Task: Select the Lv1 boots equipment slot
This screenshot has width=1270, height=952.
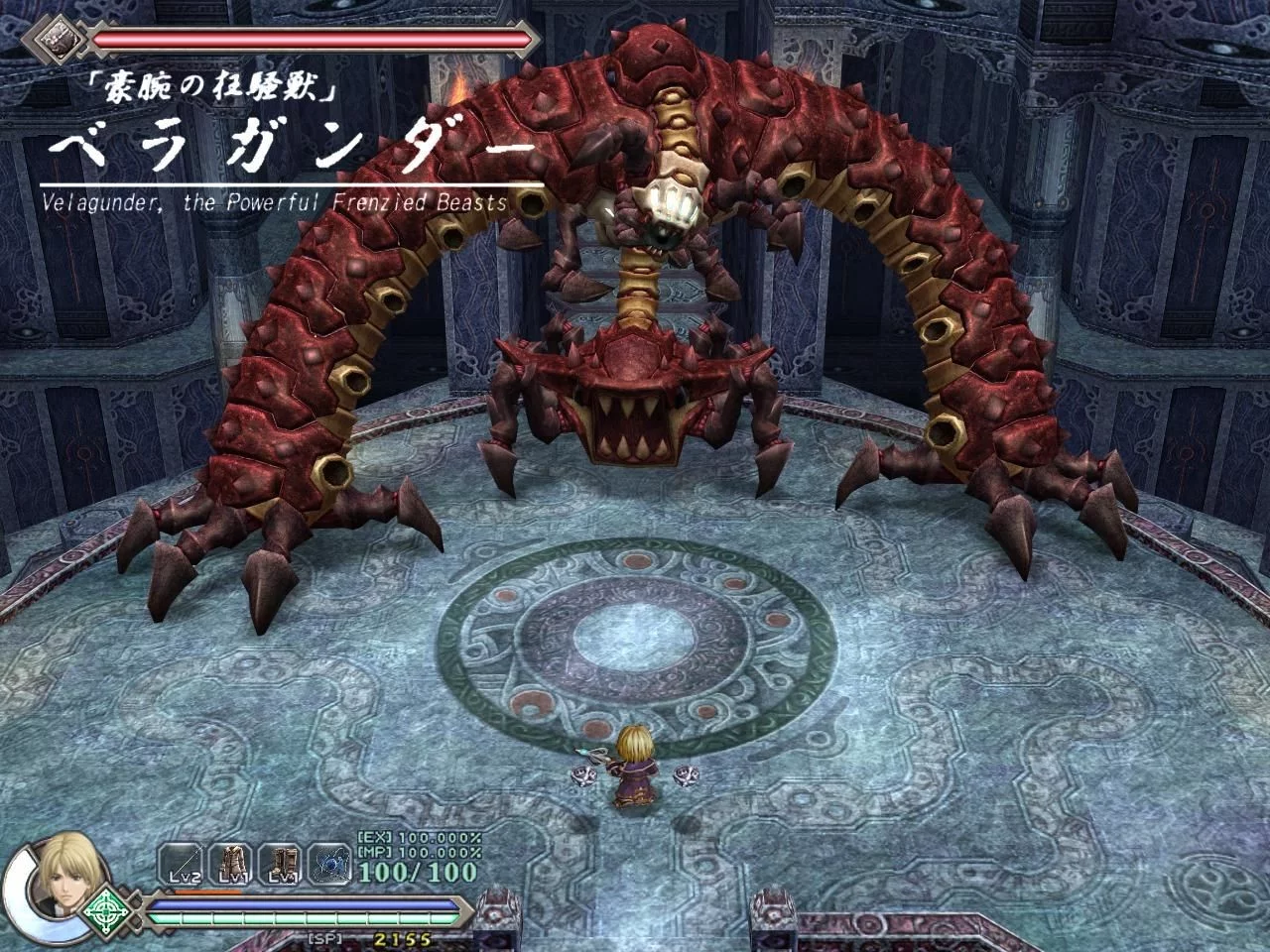Action: point(284,864)
